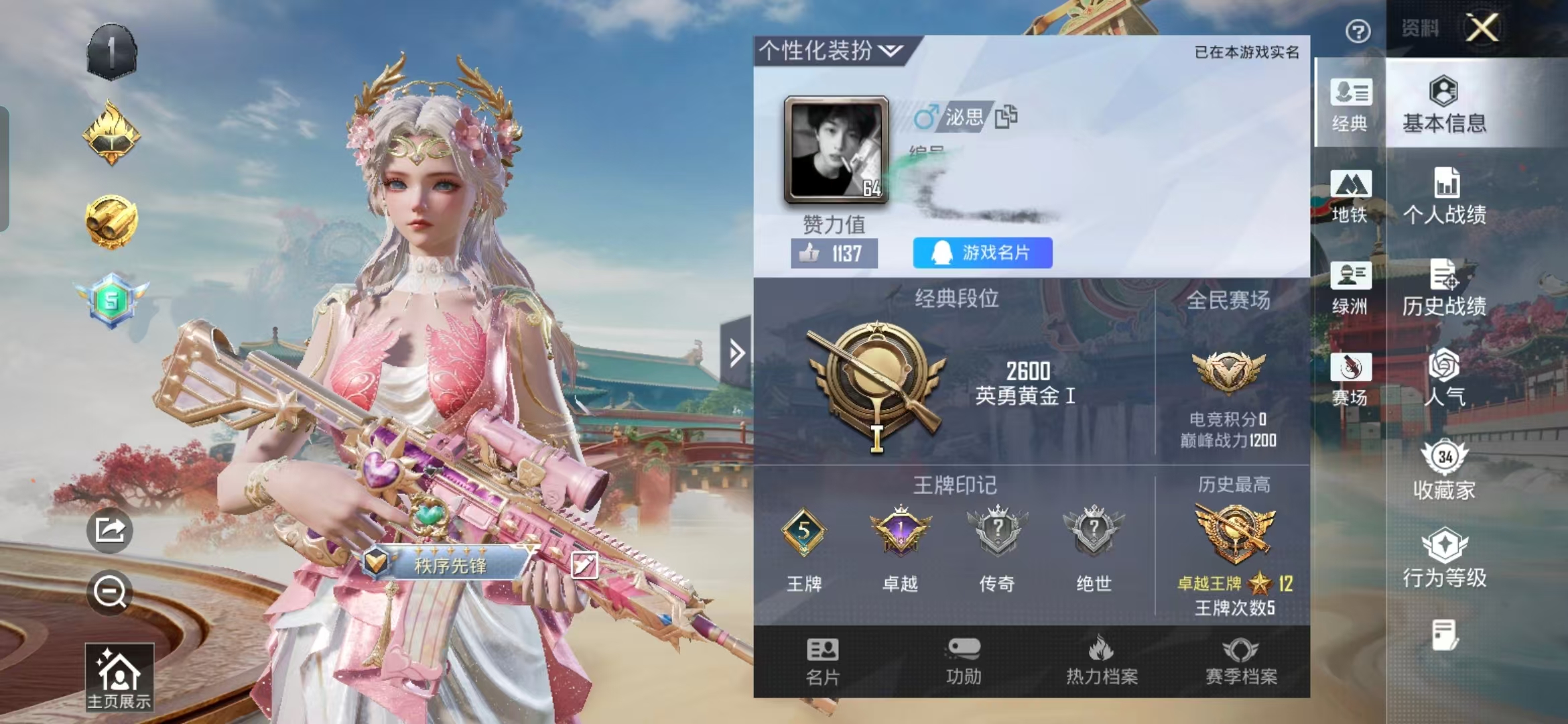1568x724 pixels.
Task: Click the help question mark icon
Action: click(x=1358, y=31)
